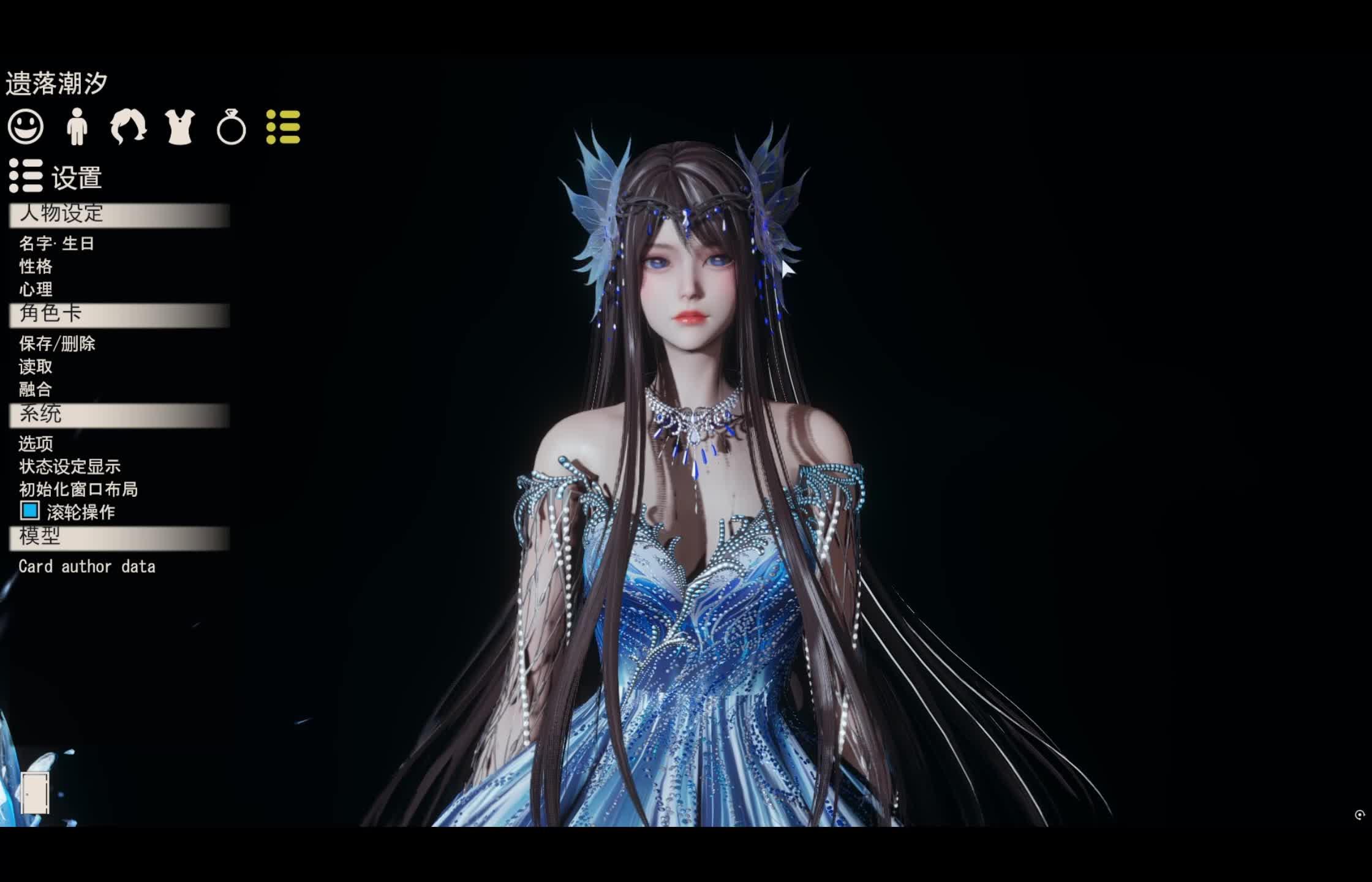
Task: Select the clothing shirt tab
Action: tap(180, 127)
